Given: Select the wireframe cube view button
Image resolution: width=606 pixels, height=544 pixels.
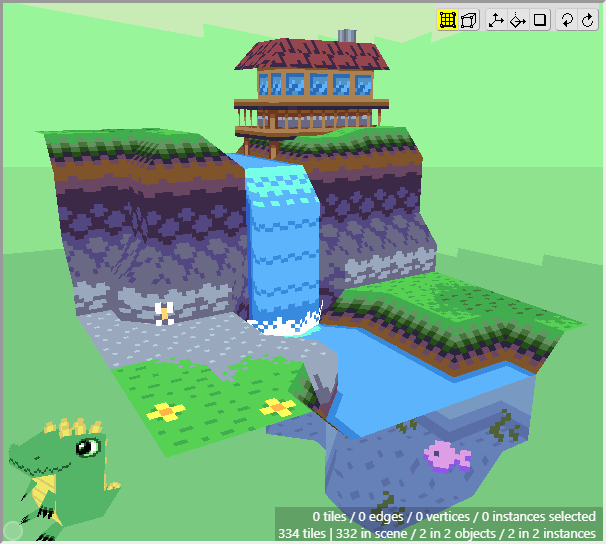Looking at the screenshot, I should click(469, 20).
